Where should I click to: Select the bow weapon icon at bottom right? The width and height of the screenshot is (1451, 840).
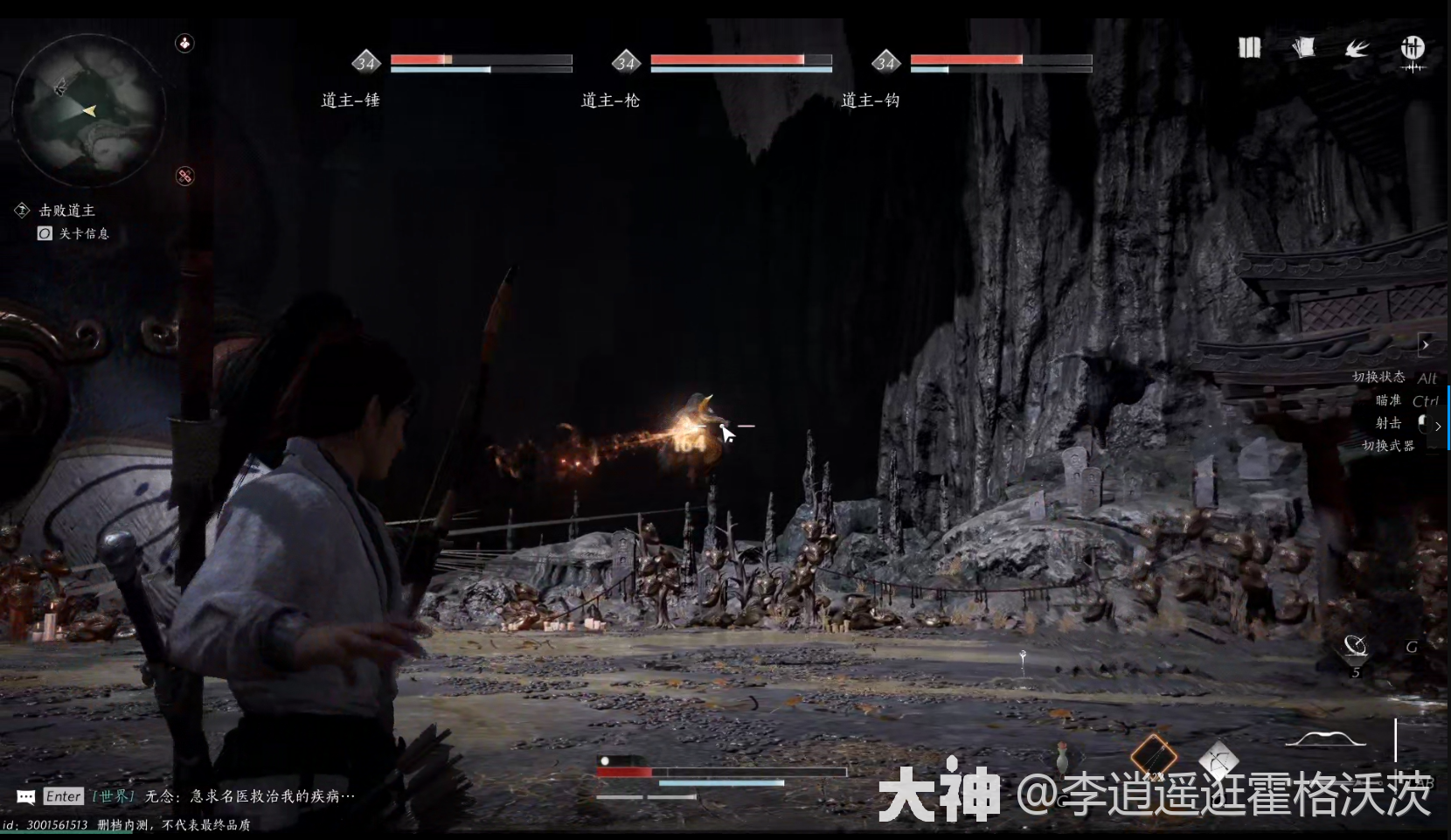coord(1326,739)
